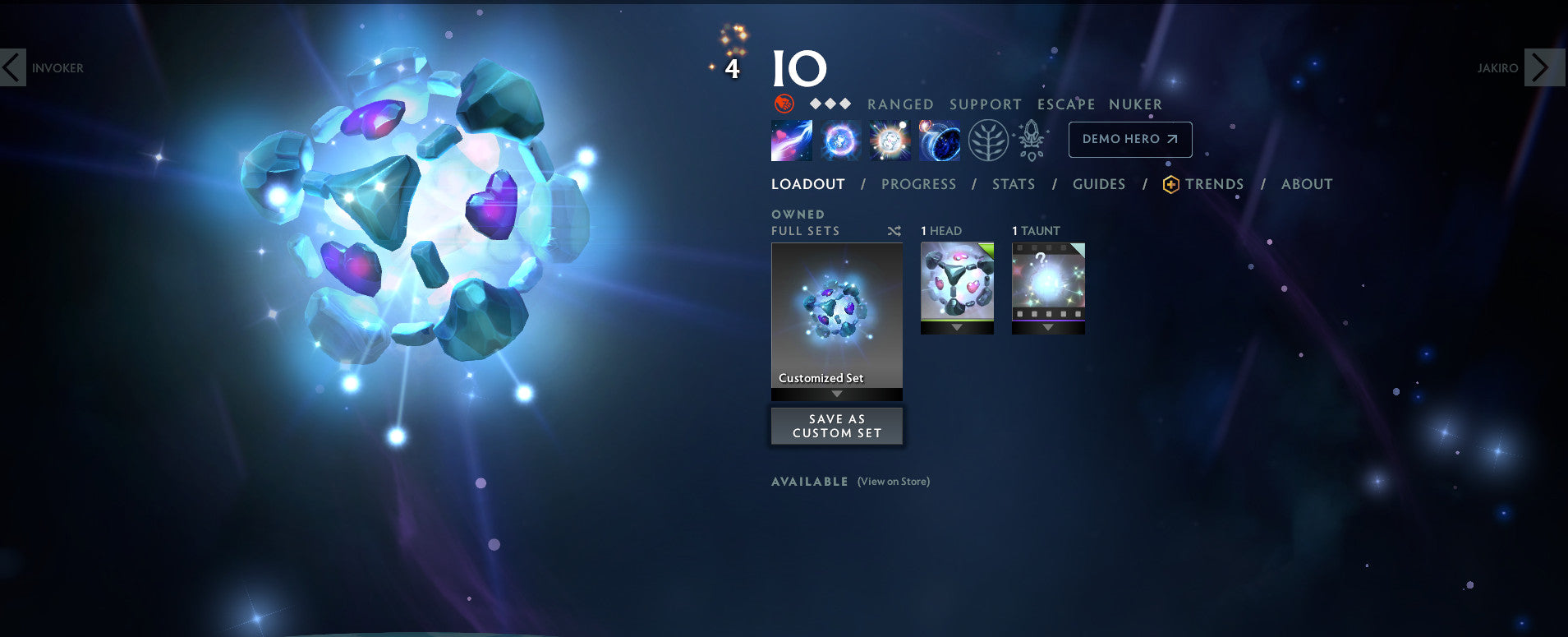
Task: Go to the ABOUT tab
Action: (1307, 184)
